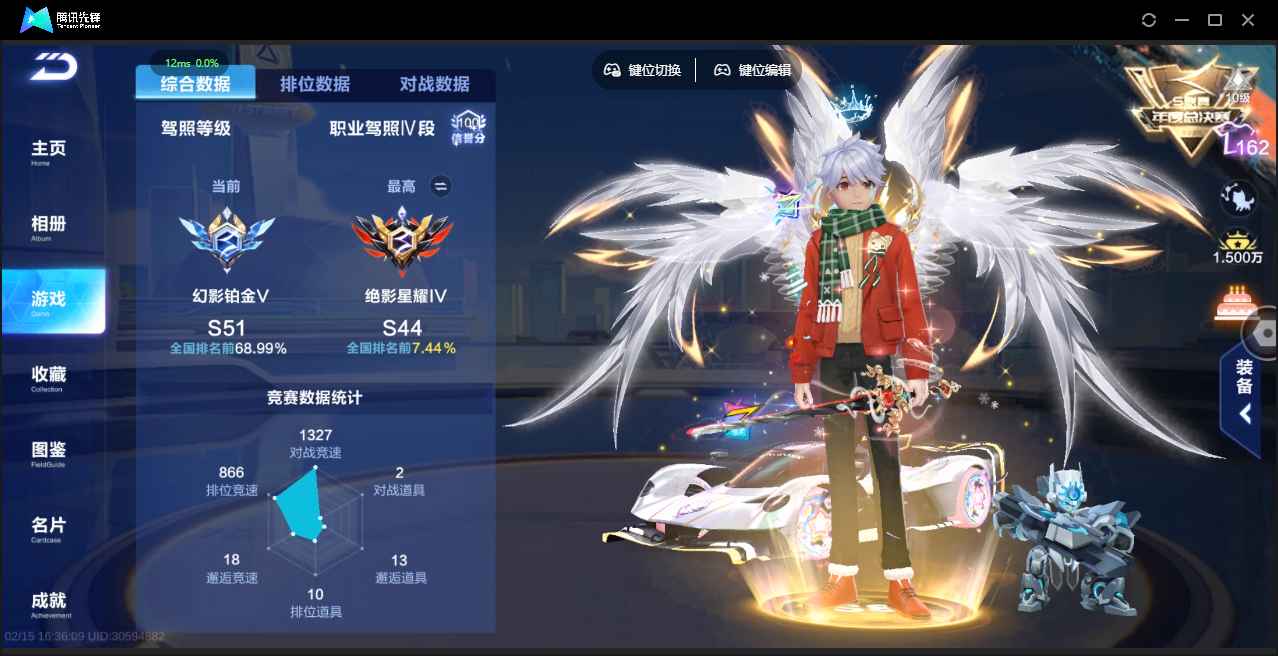Viewport: 1278px width, 656px height.
Task: Open the 收藏 Collection page
Action: click(49, 377)
